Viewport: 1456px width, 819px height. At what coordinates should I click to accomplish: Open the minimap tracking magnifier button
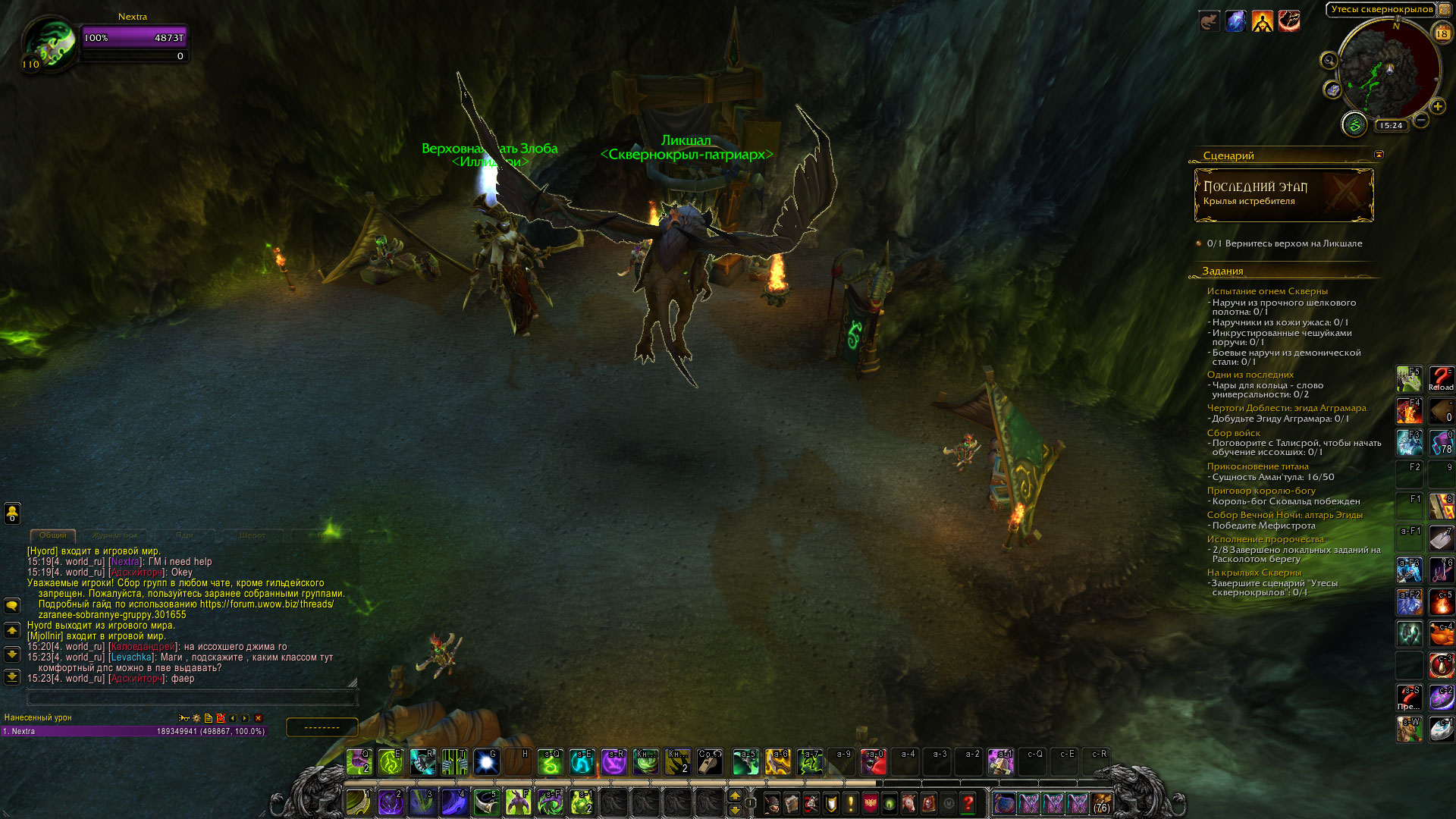pyautogui.click(x=1329, y=61)
